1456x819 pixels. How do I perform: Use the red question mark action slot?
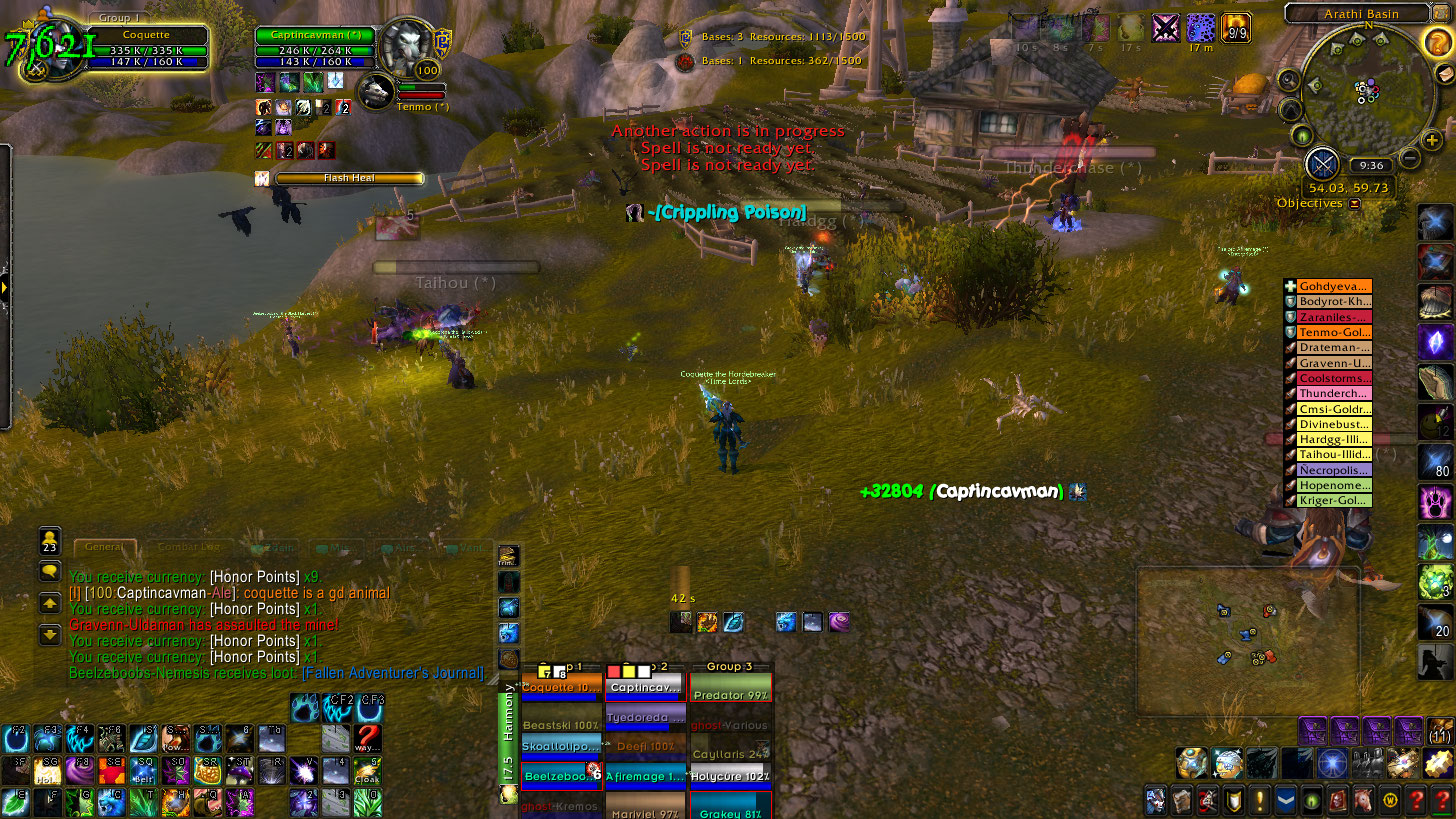[368, 738]
